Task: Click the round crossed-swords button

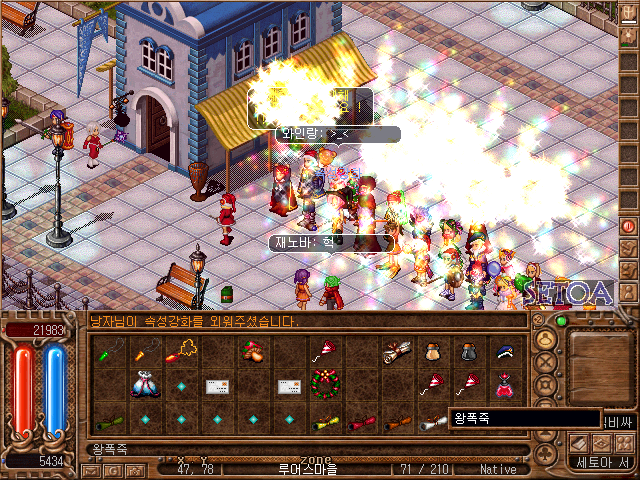Action: pos(545,362)
